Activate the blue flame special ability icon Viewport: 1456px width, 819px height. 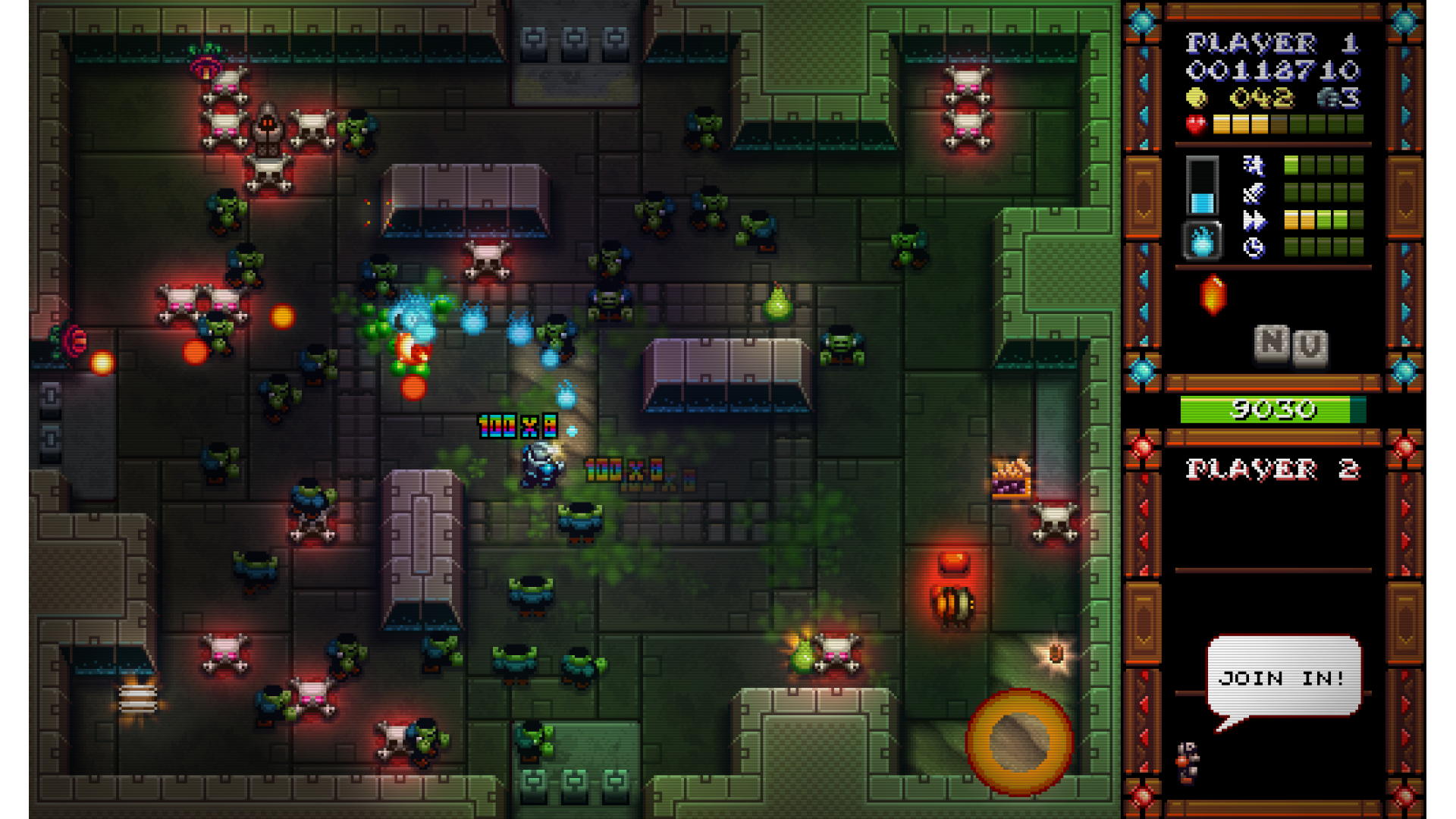pyautogui.click(x=1202, y=242)
